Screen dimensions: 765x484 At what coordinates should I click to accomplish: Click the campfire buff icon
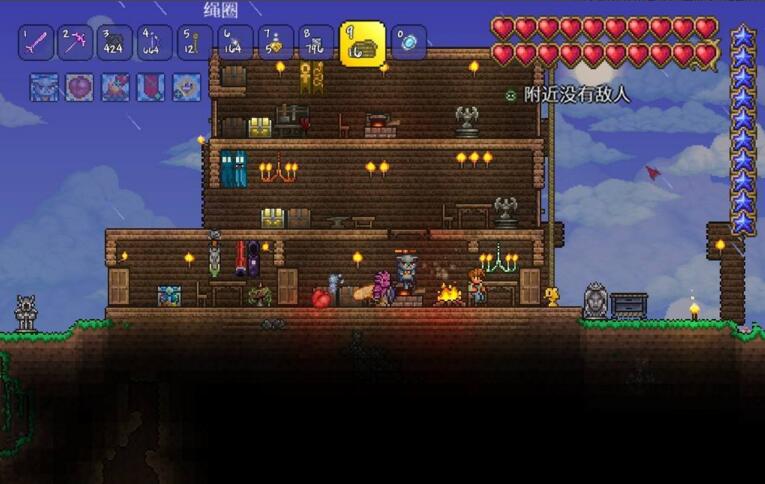click(115, 88)
